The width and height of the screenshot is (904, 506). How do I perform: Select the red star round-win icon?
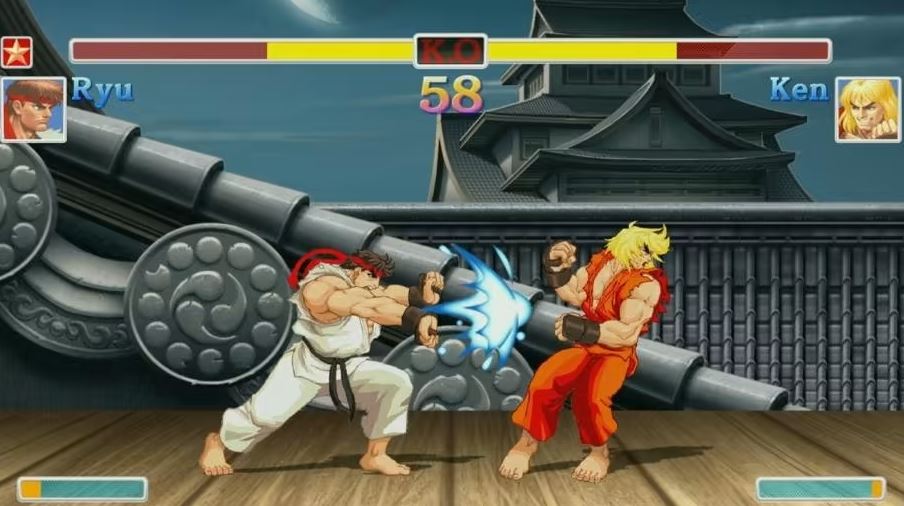coord(17,52)
